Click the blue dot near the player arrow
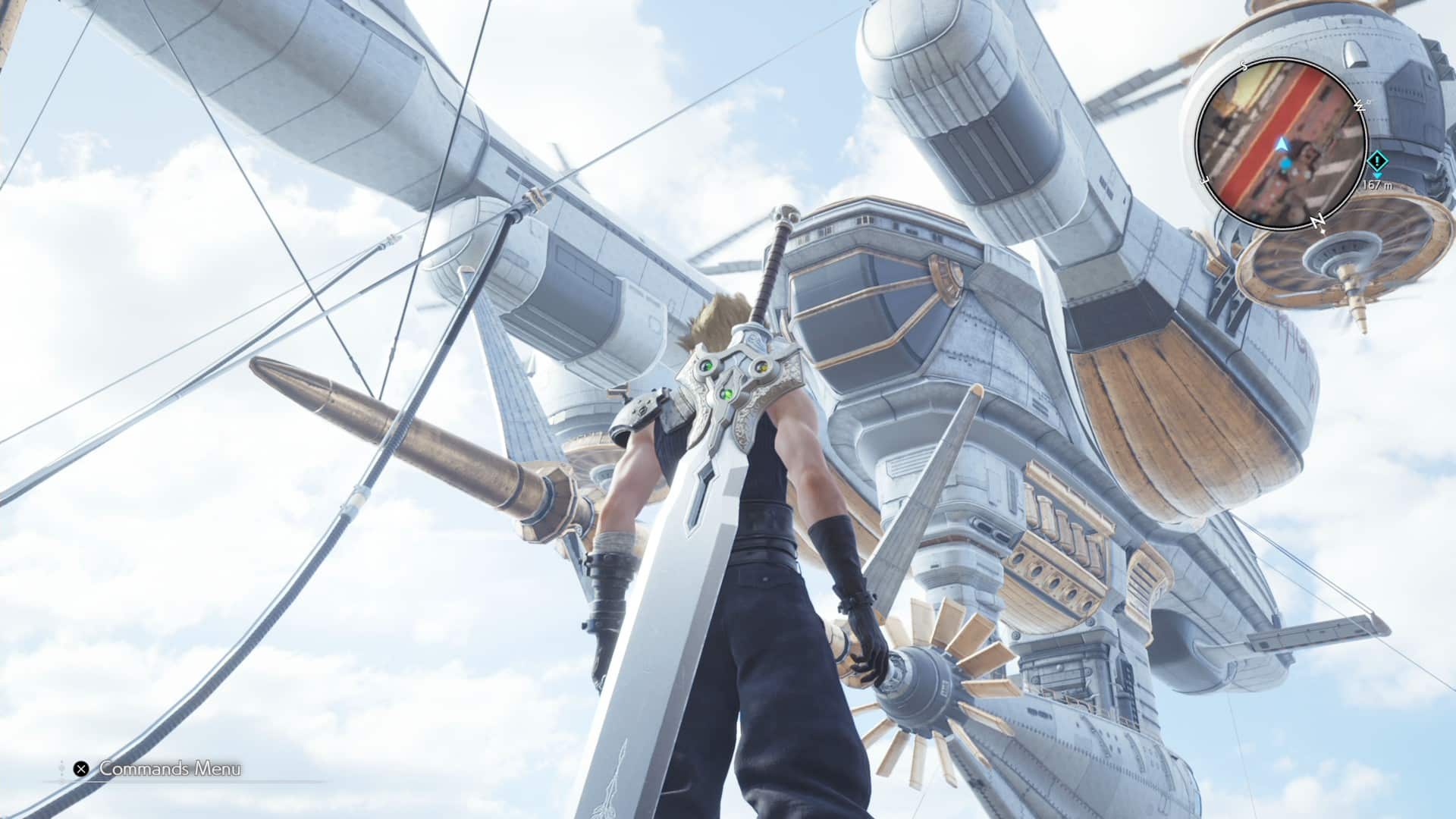The height and width of the screenshot is (819, 1456). coord(1286,163)
